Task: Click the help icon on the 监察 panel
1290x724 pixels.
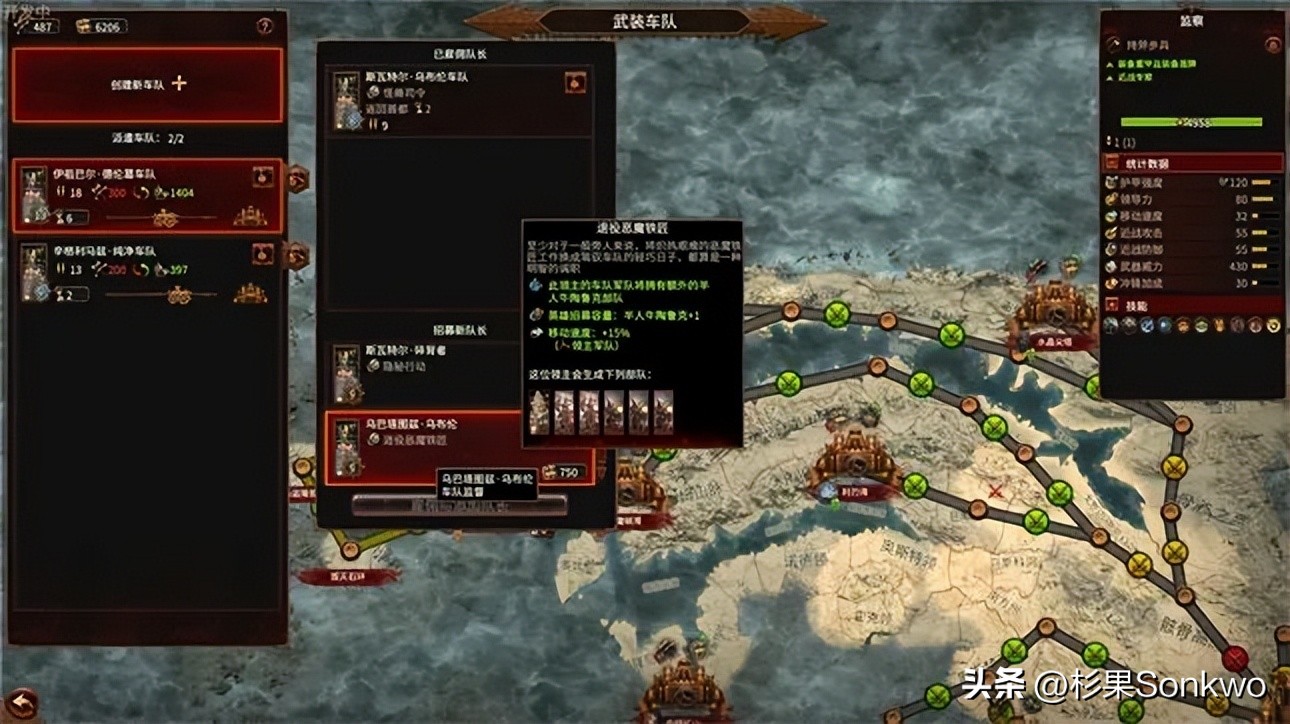Action: (1272, 46)
